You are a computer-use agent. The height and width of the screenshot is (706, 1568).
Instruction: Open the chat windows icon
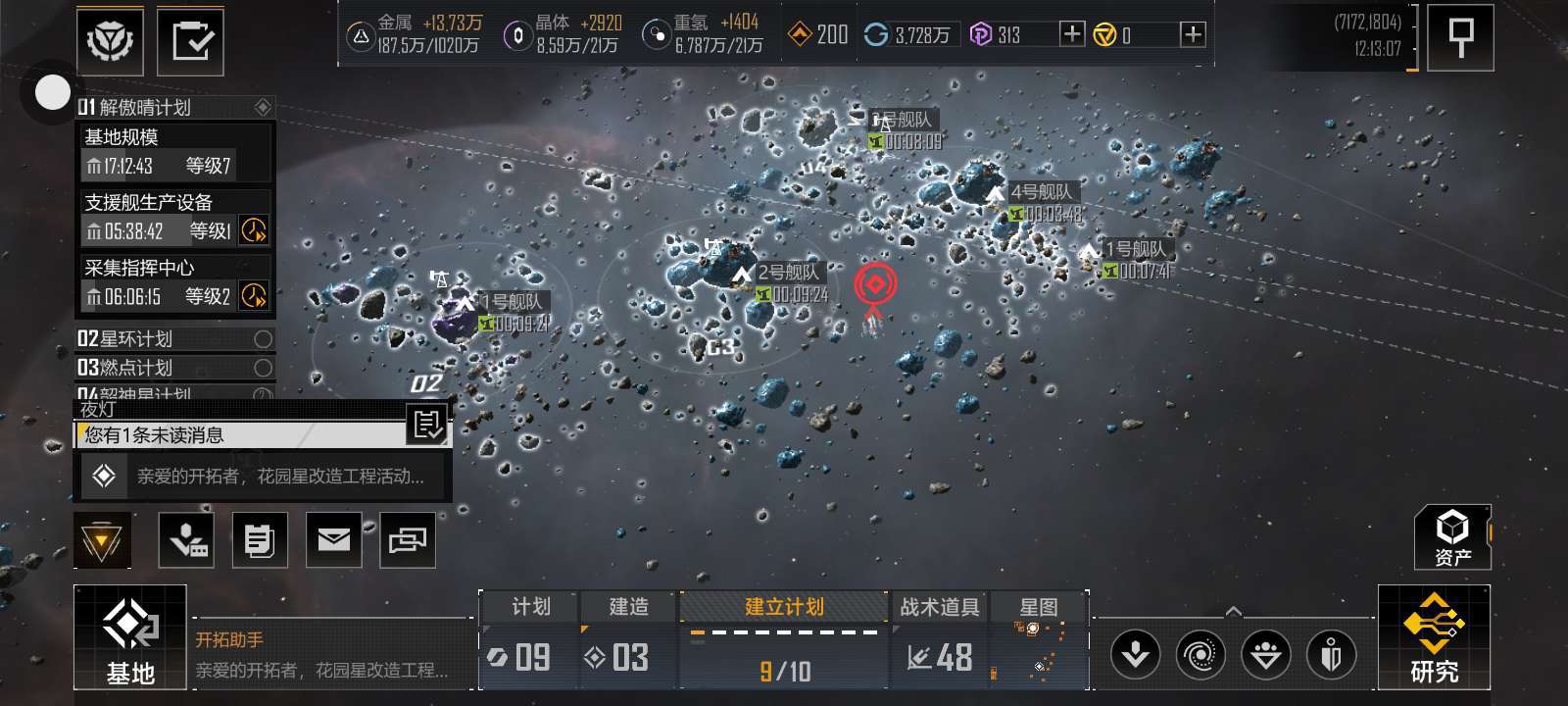coord(408,539)
